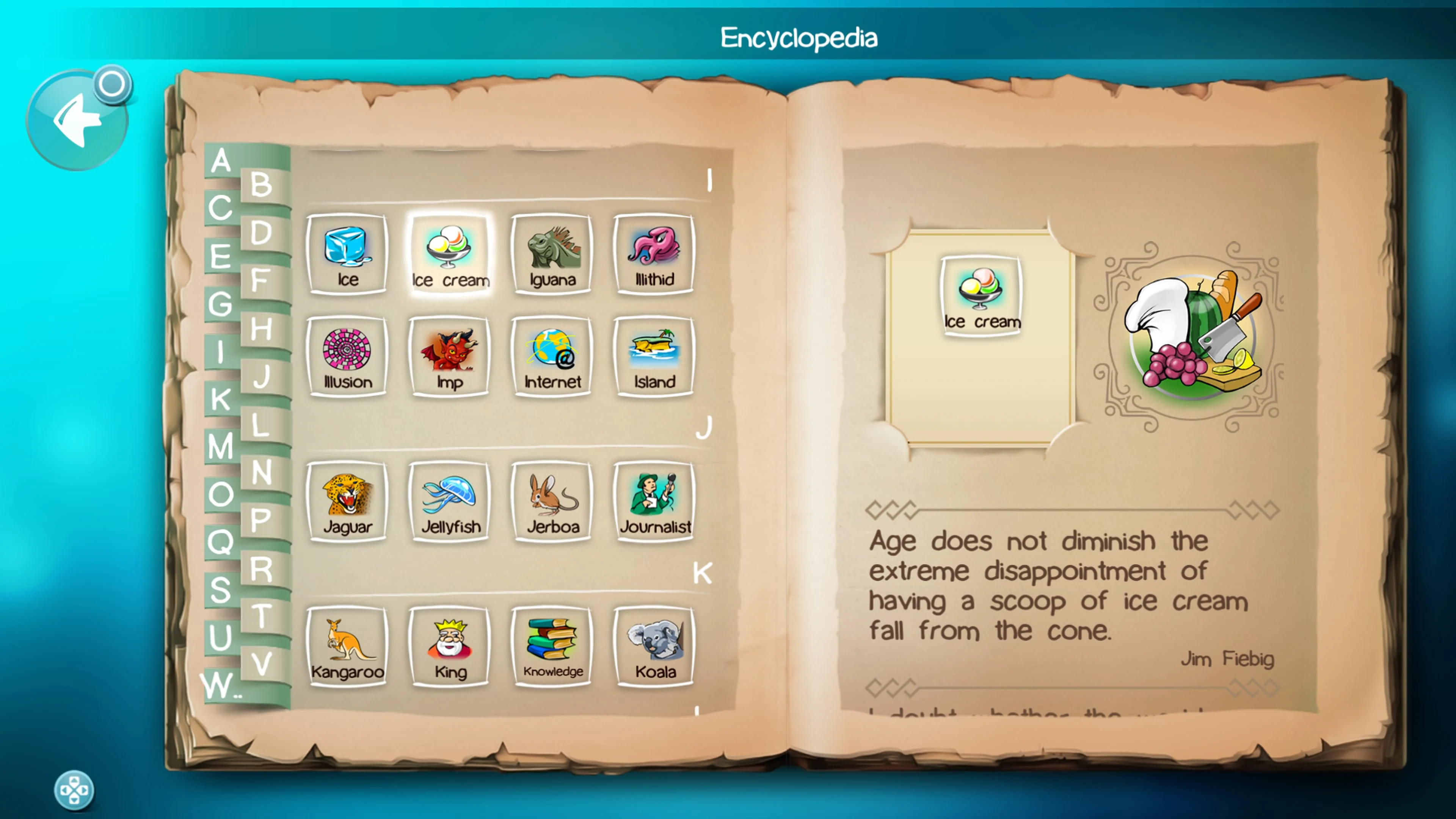Select the Illusion entry
Viewport: 1456px width, 819px height.
(x=347, y=356)
